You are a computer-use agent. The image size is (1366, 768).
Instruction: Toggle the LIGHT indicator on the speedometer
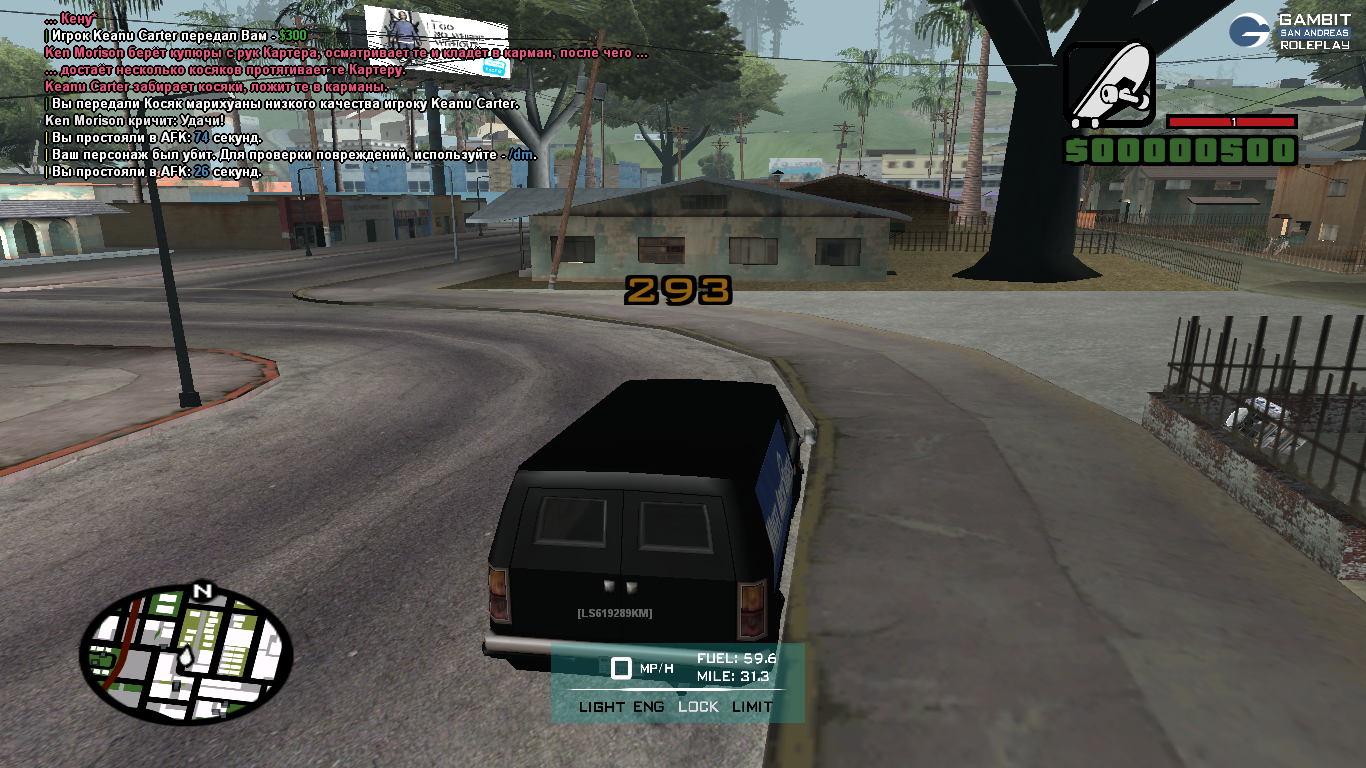coord(601,707)
